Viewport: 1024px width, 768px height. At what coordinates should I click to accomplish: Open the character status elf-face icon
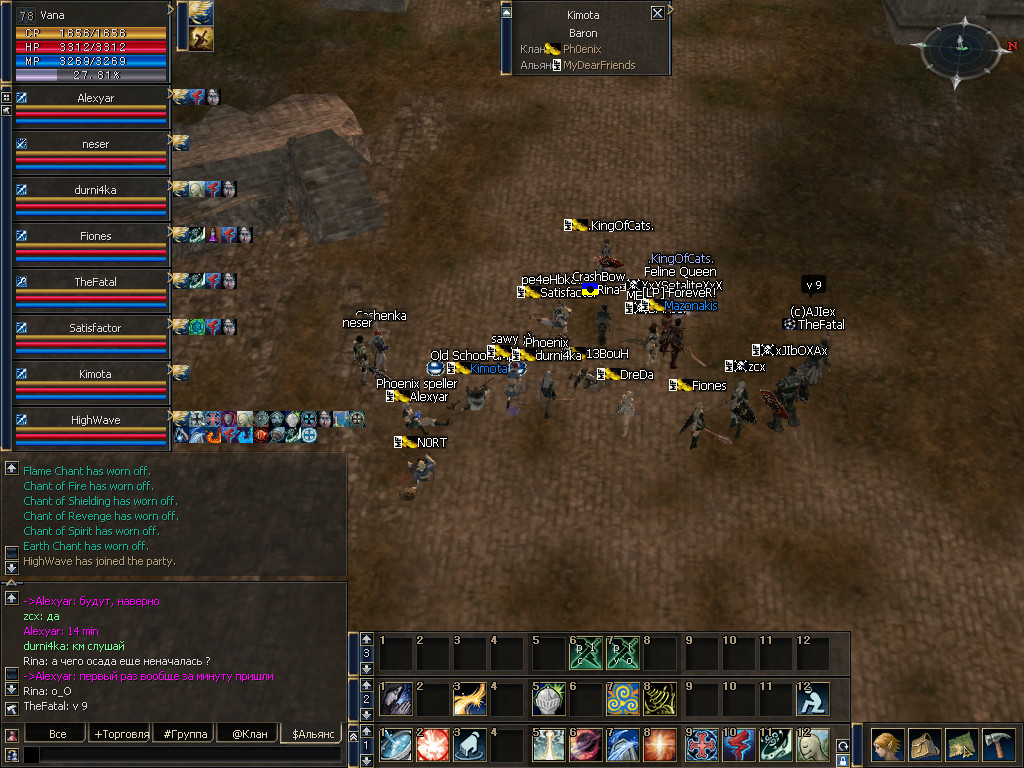tap(887, 746)
